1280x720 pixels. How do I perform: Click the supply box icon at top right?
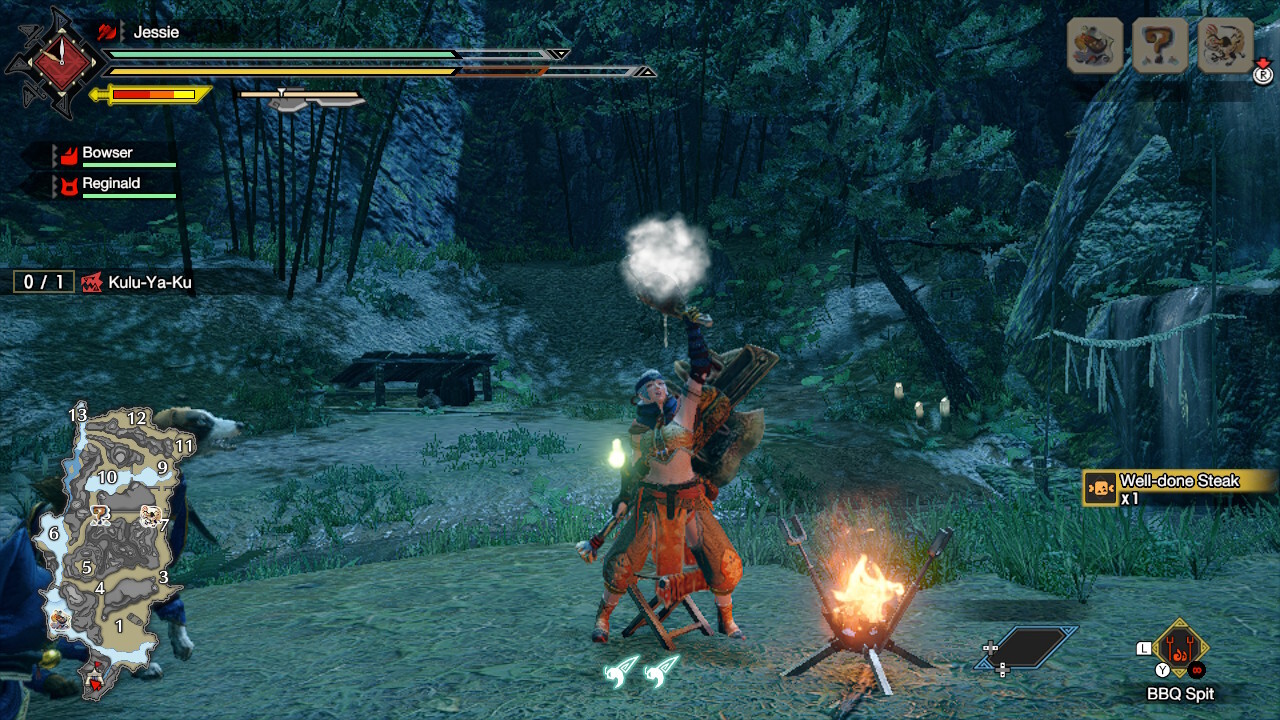pos(1094,44)
